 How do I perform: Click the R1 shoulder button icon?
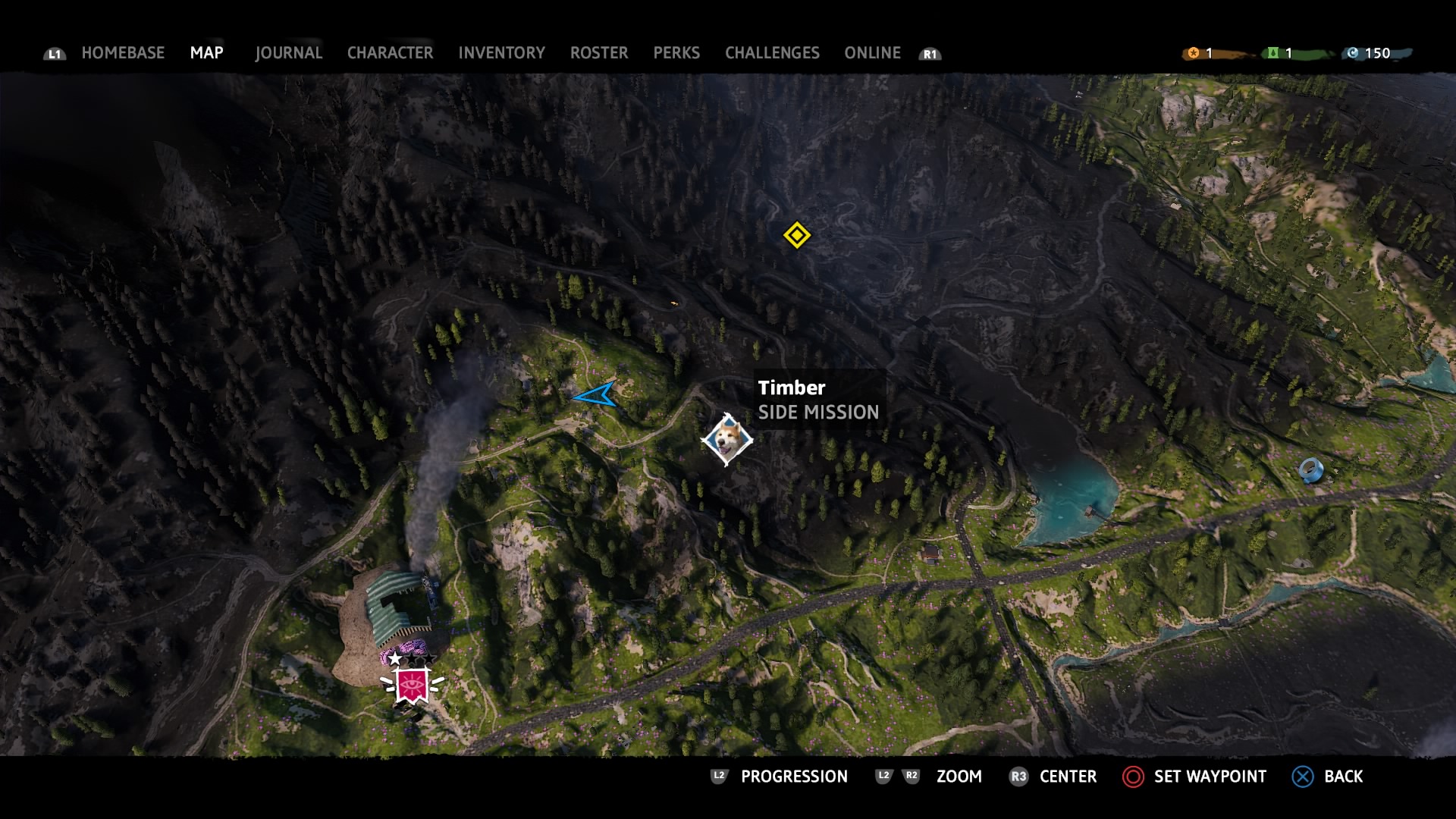pos(930,53)
